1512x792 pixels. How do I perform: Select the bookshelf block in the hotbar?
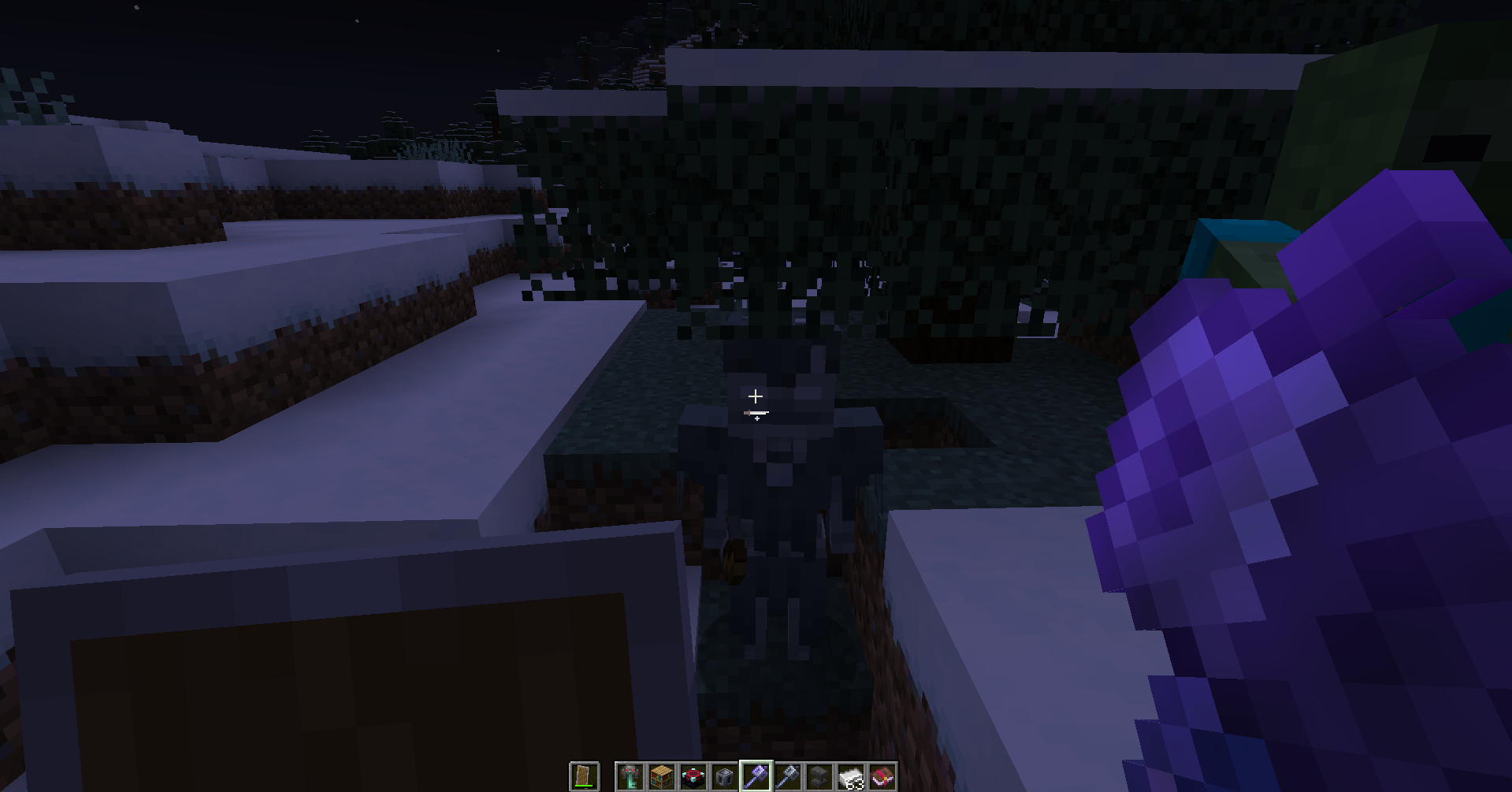pos(661,777)
